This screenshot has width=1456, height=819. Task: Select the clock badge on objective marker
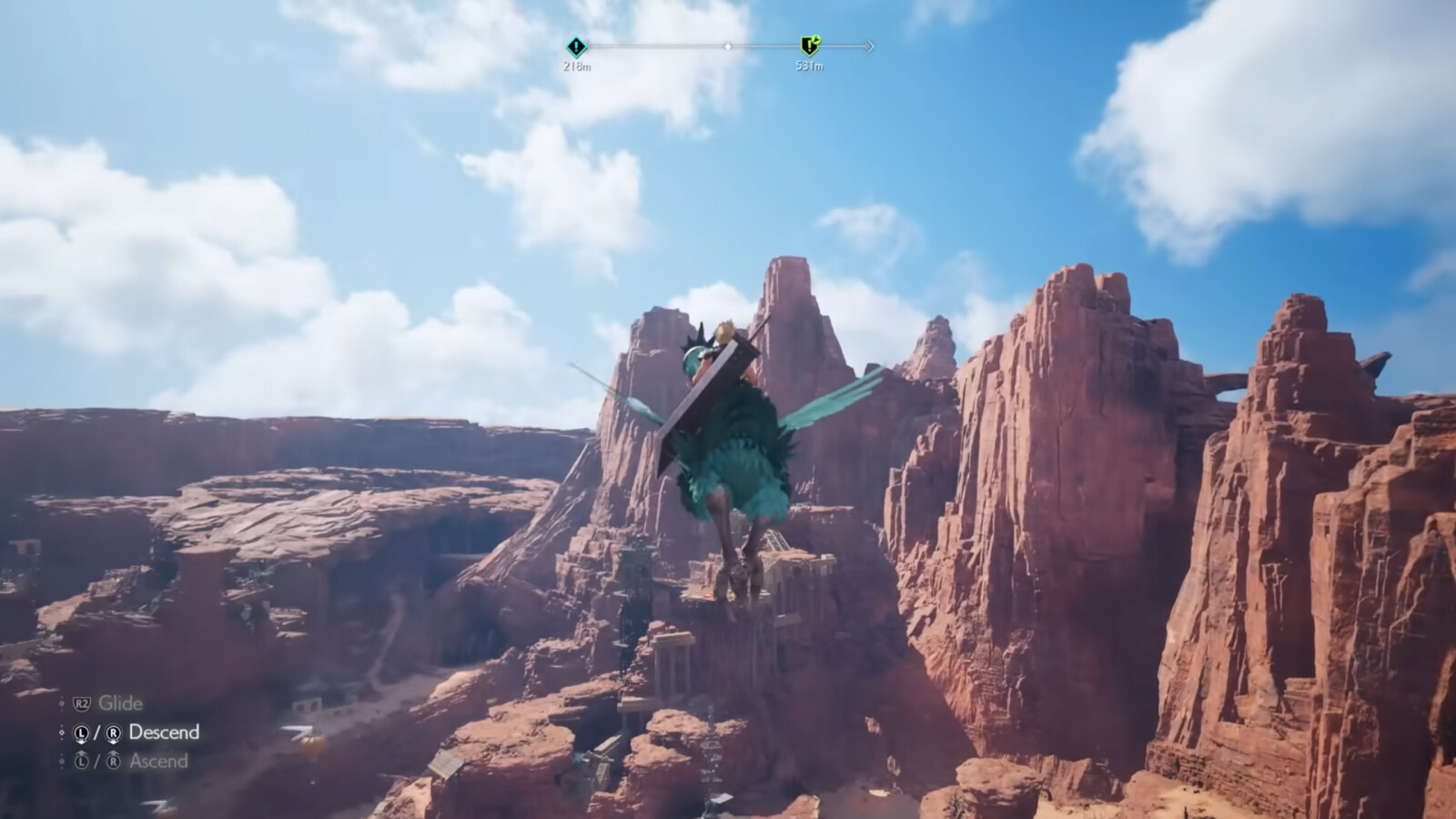[818, 40]
